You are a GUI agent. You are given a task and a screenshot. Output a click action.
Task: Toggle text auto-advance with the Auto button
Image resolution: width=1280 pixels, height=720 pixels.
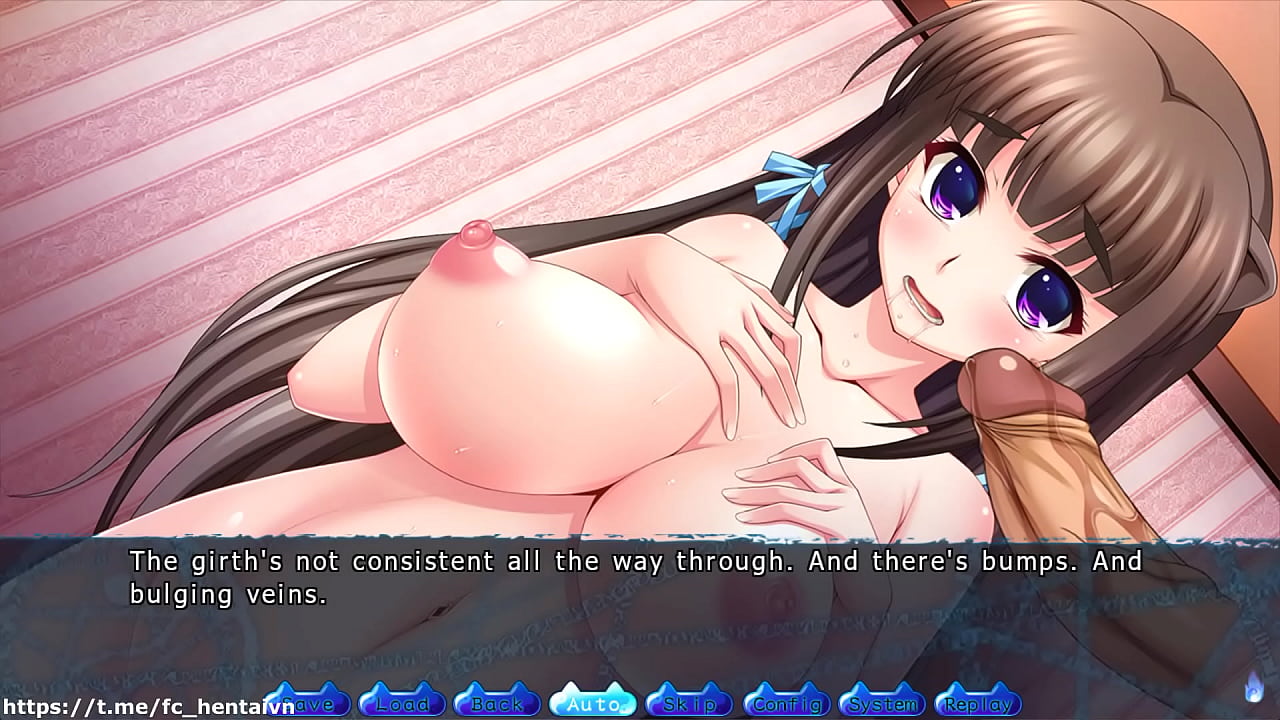coord(593,703)
